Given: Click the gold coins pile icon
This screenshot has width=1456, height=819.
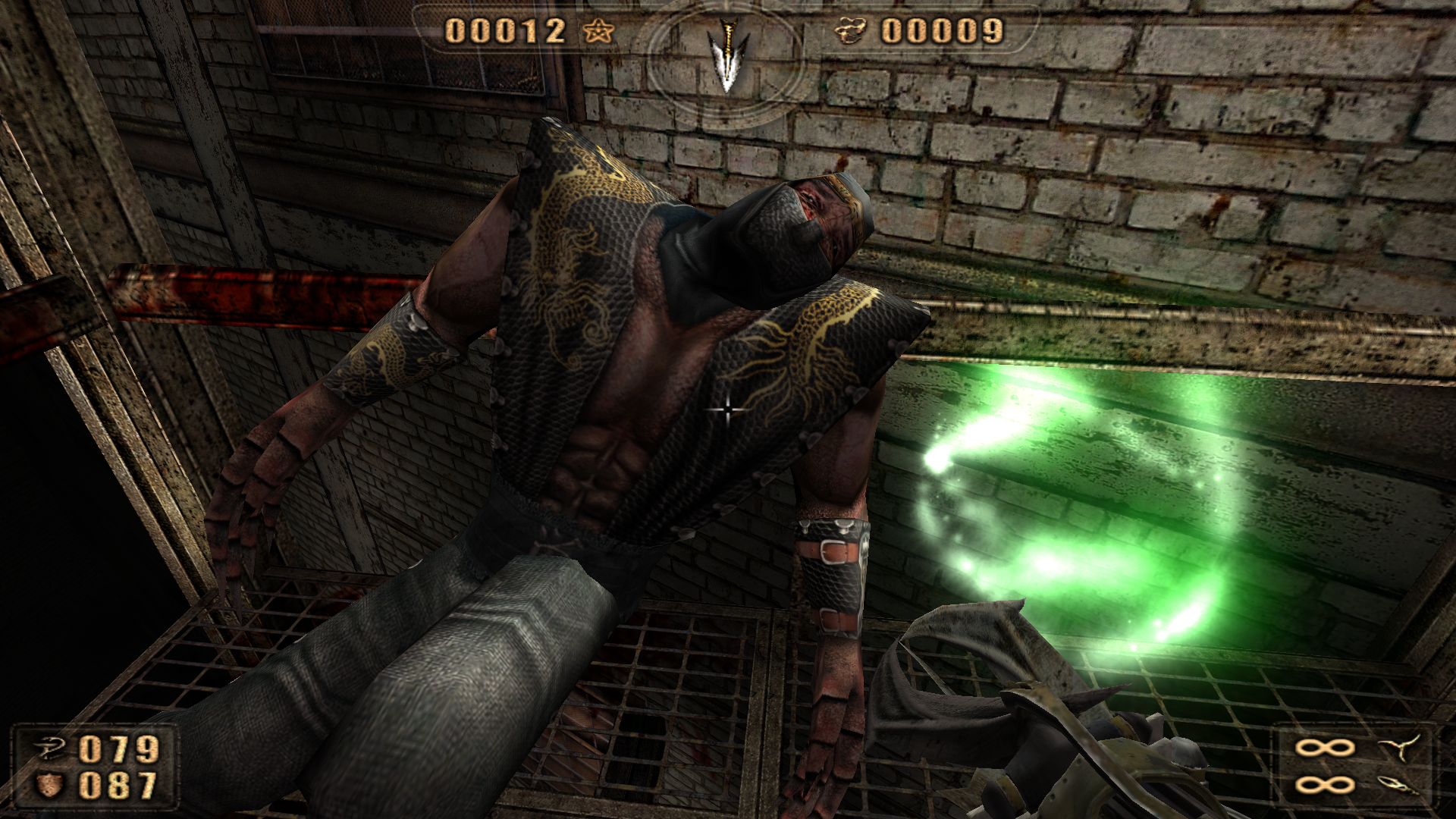Looking at the screenshot, I should (x=851, y=32).
